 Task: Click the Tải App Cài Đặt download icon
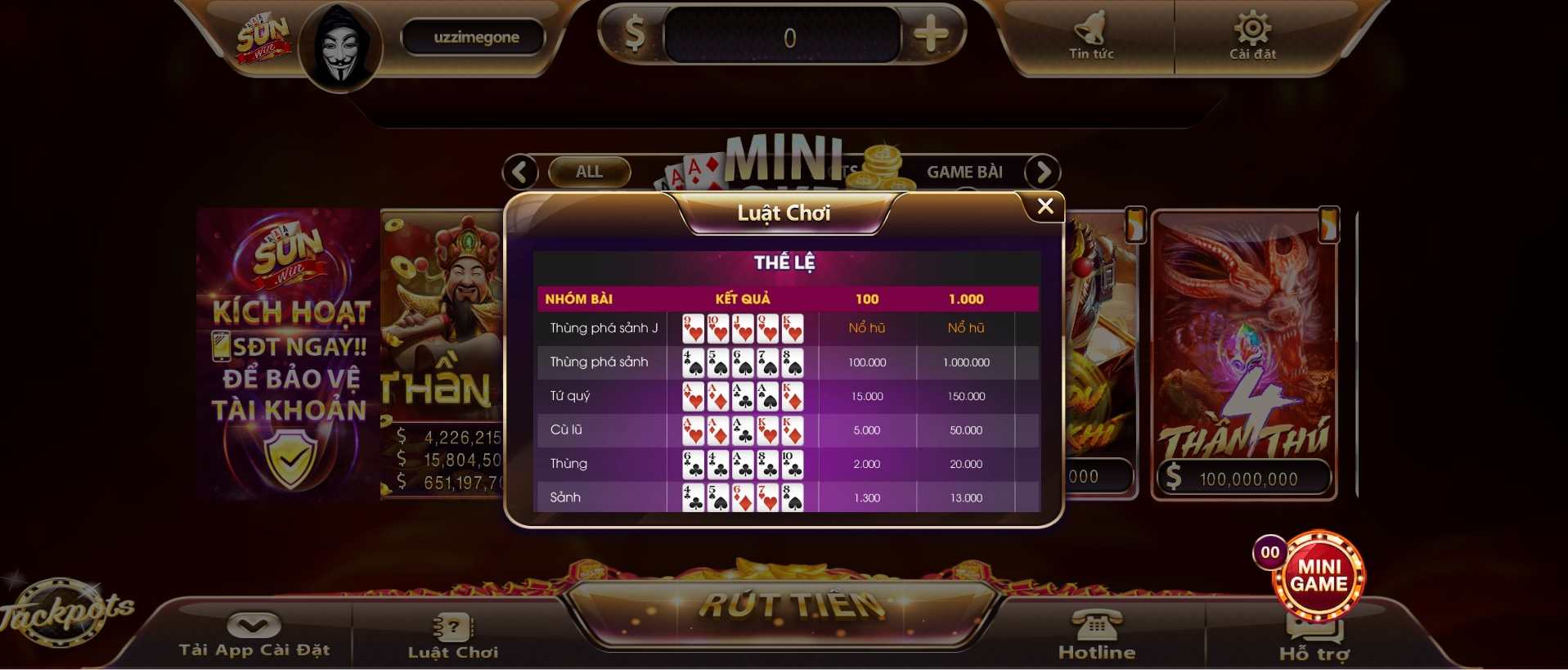[x=254, y=624]
